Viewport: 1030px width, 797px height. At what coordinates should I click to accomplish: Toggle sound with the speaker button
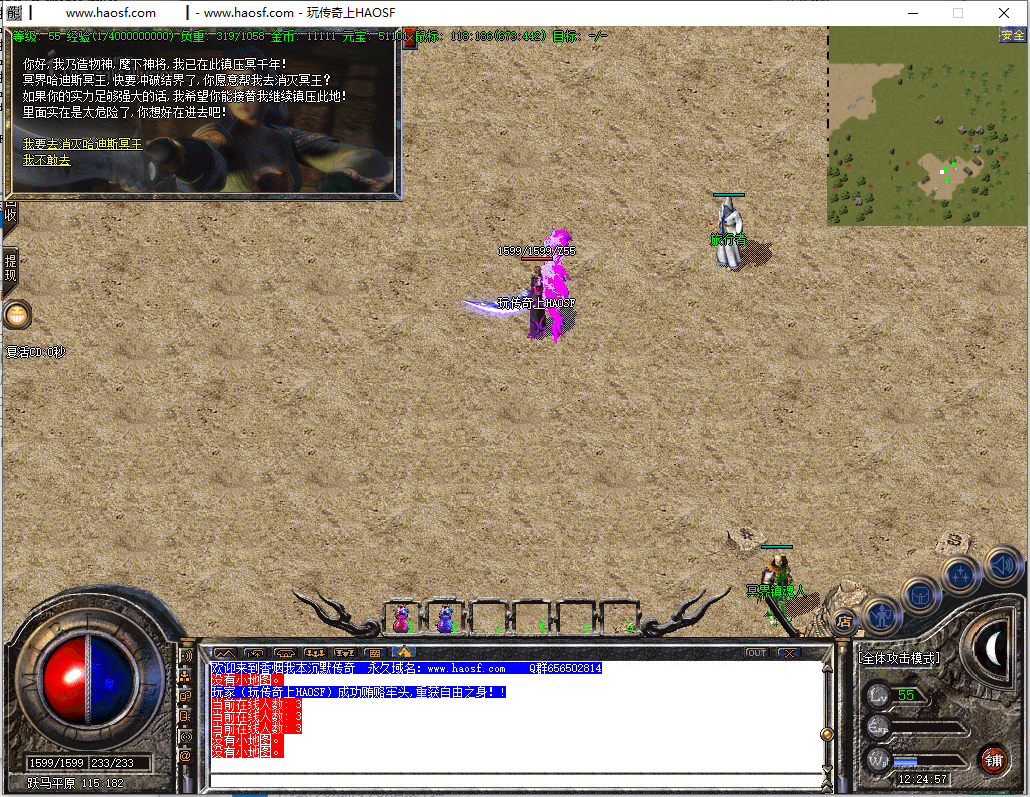(x=1001, y=564)
